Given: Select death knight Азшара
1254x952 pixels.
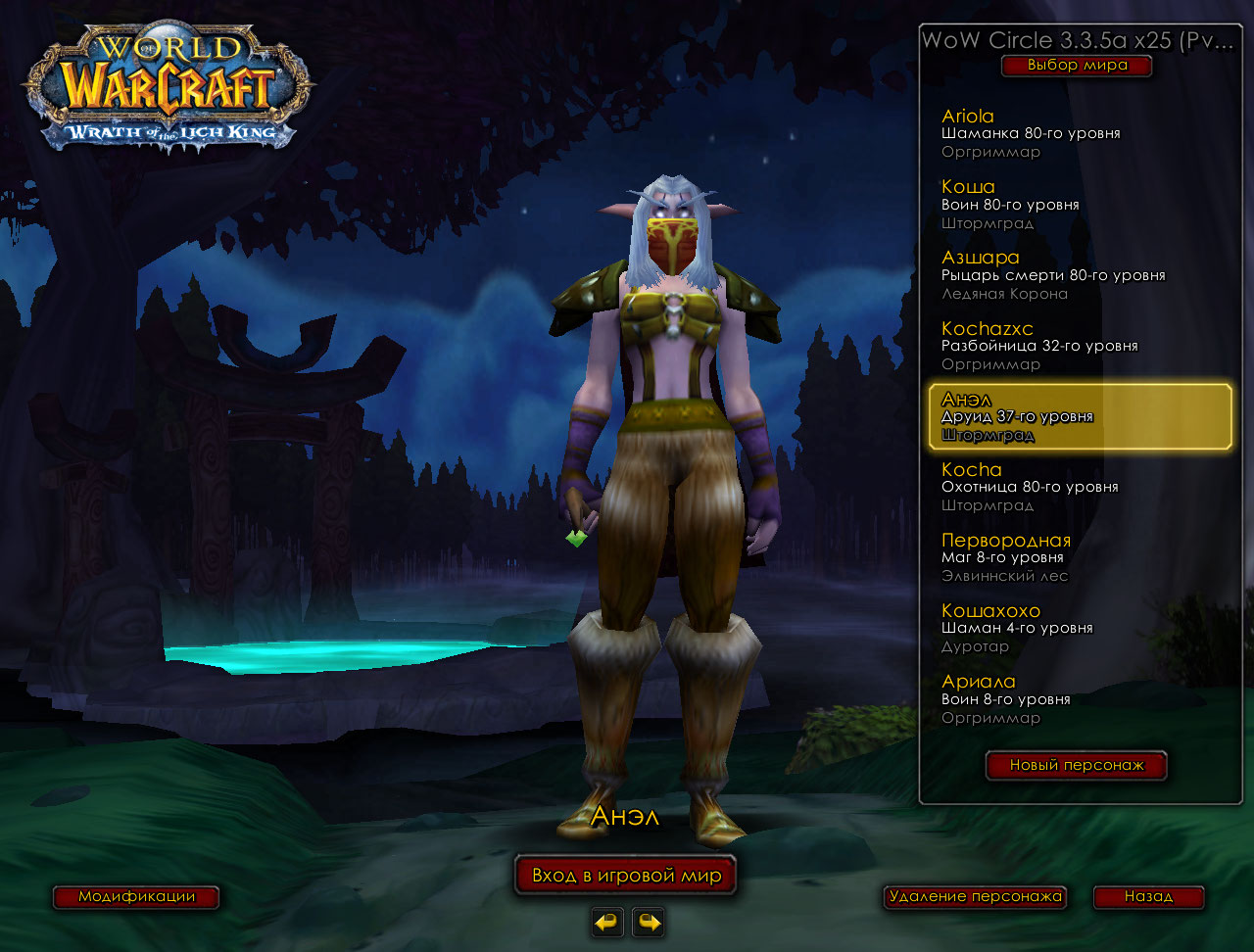Looking at the screenshot, I should (x=1078, y=274).
